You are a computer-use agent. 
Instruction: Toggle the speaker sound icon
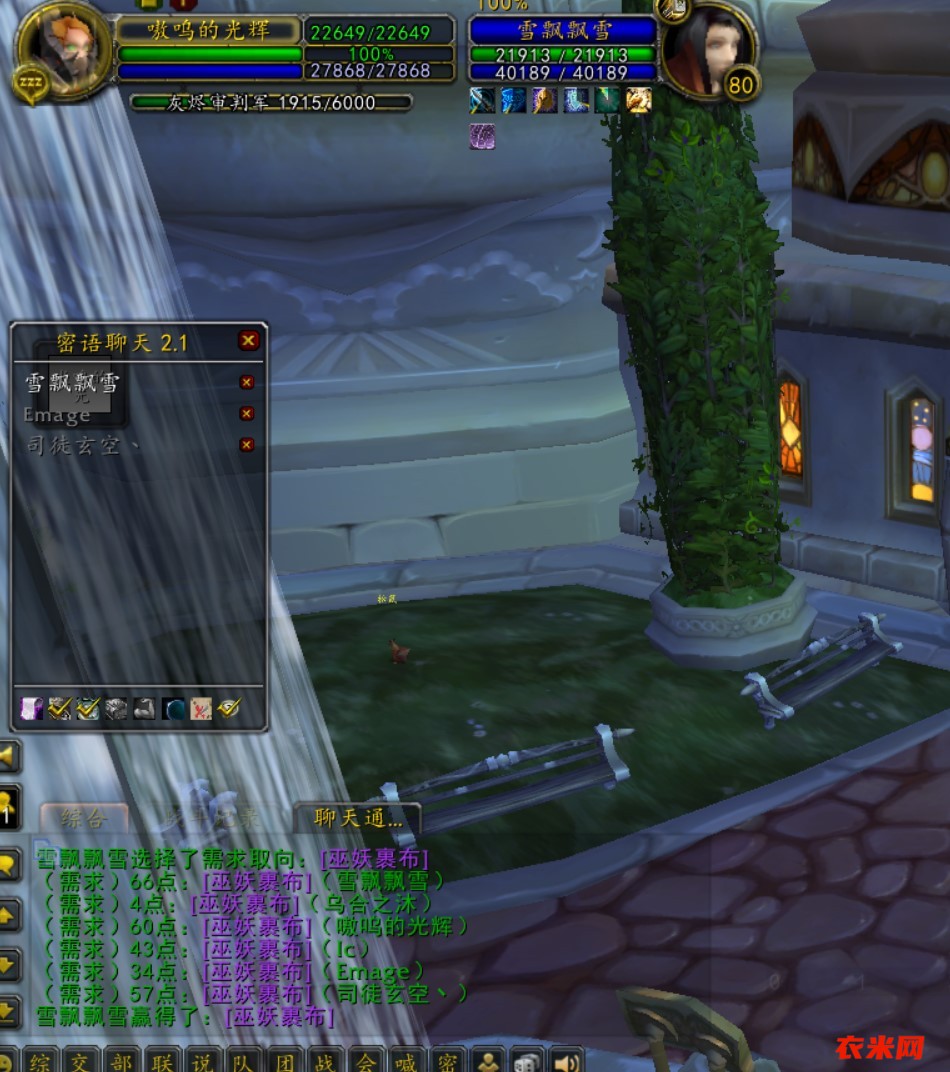click(566, 1060)
